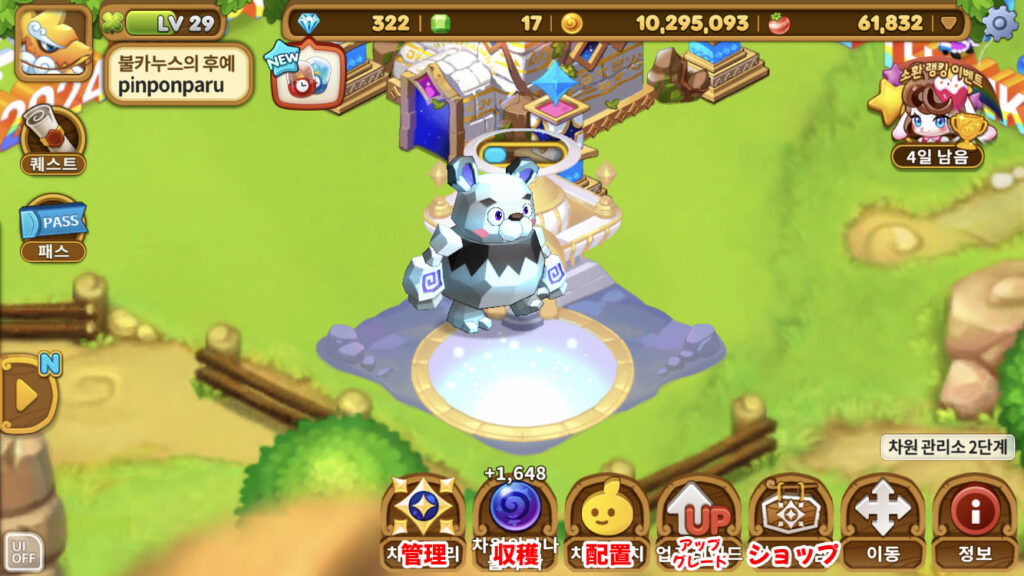Screen dimensions: 1024x576
Task: Open the 퀘스트 quest scroll
Action: coord(53,140)
